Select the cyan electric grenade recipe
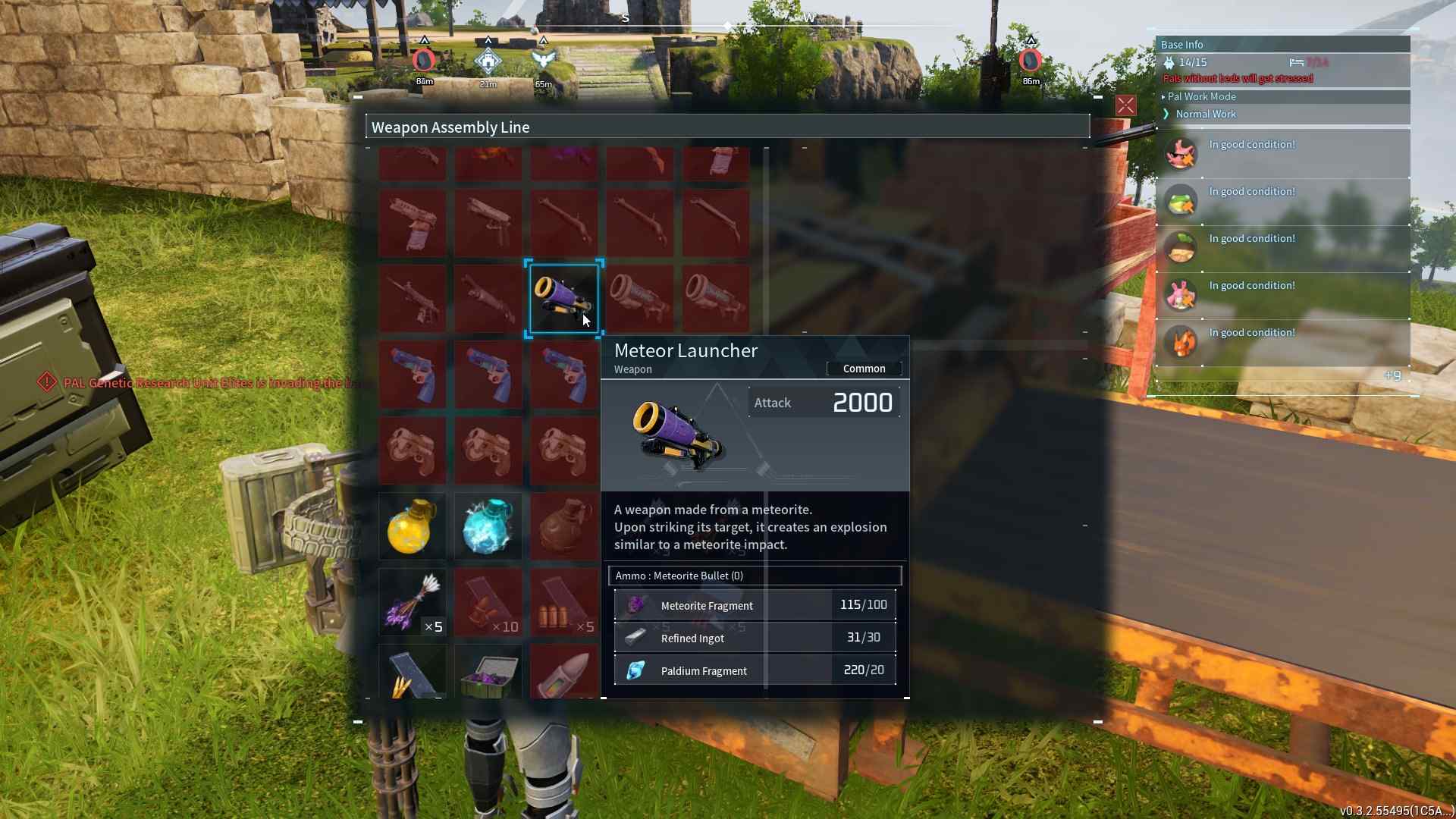 (488, 526)
